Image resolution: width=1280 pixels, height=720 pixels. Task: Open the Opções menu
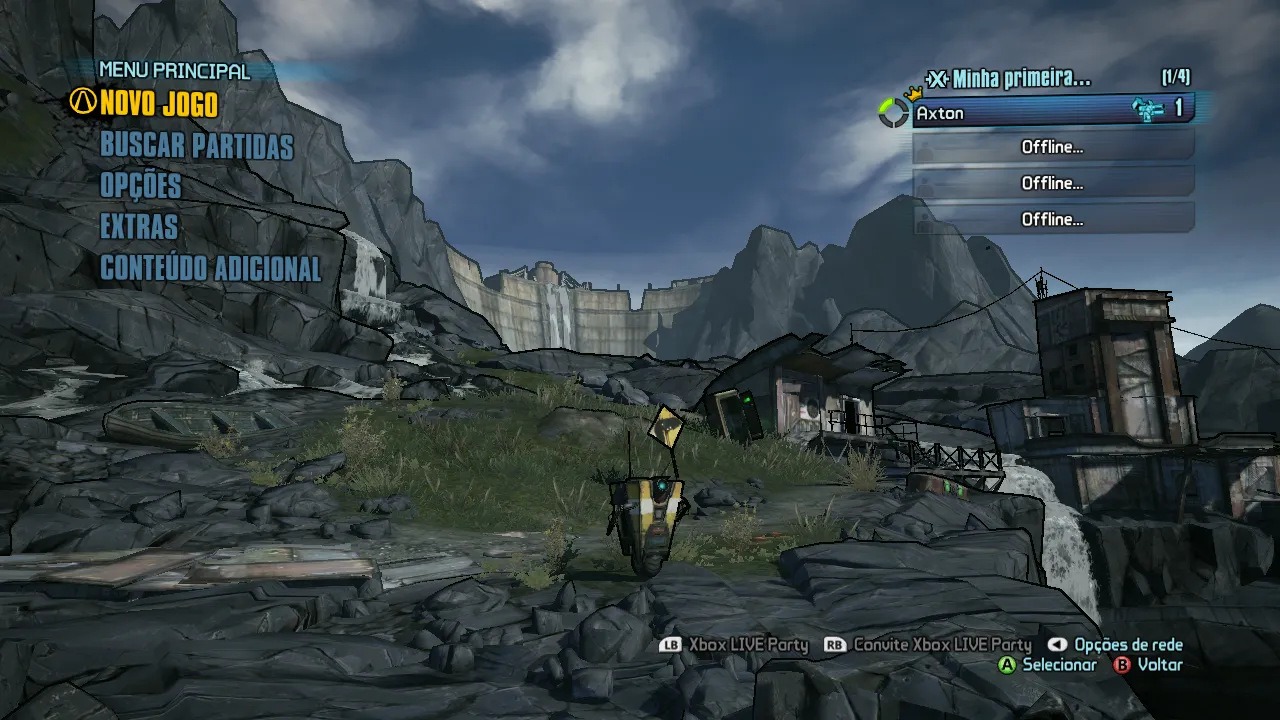(141, 186)
